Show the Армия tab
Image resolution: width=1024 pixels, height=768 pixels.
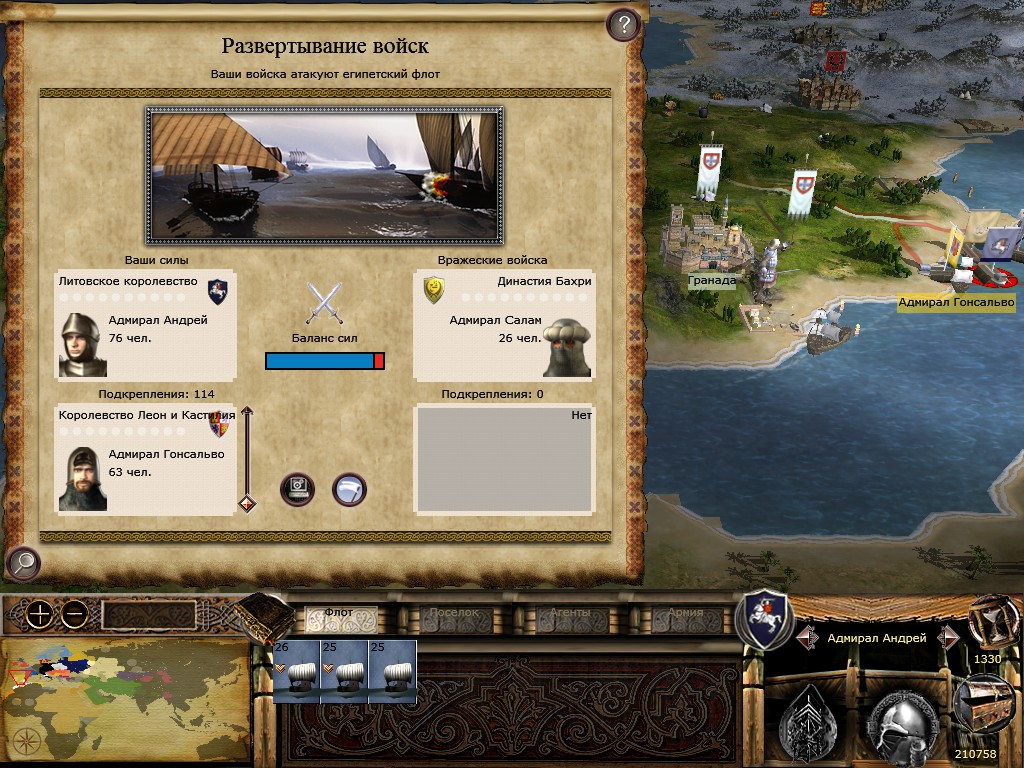pos(685,614)
